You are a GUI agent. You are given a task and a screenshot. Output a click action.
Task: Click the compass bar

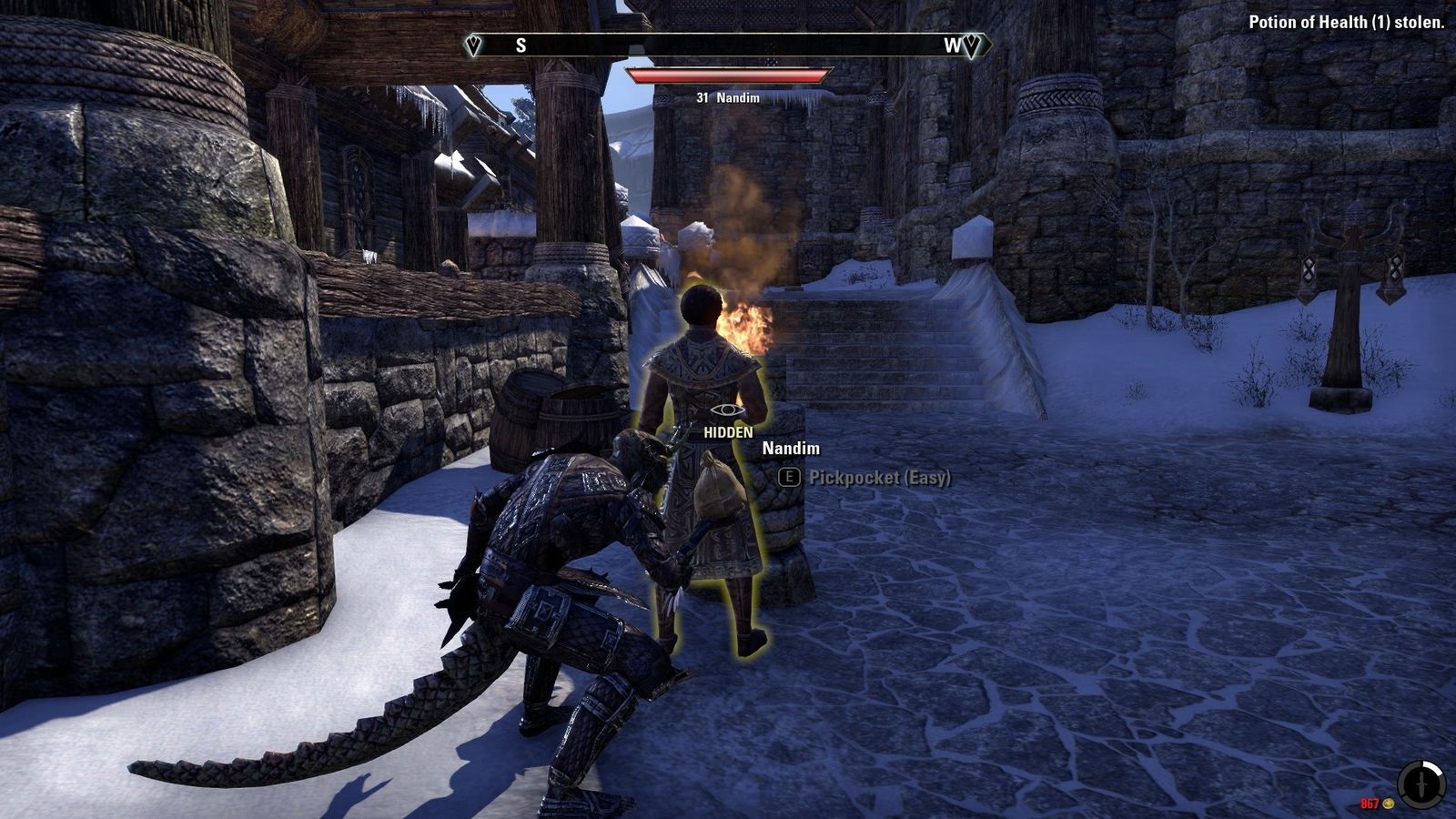pyautogui.click(x=728, y=45)
